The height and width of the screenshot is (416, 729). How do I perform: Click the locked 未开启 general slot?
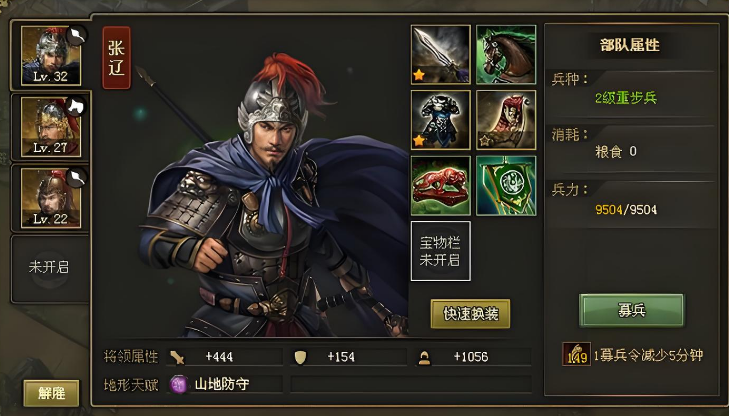(x=49, y=267)
